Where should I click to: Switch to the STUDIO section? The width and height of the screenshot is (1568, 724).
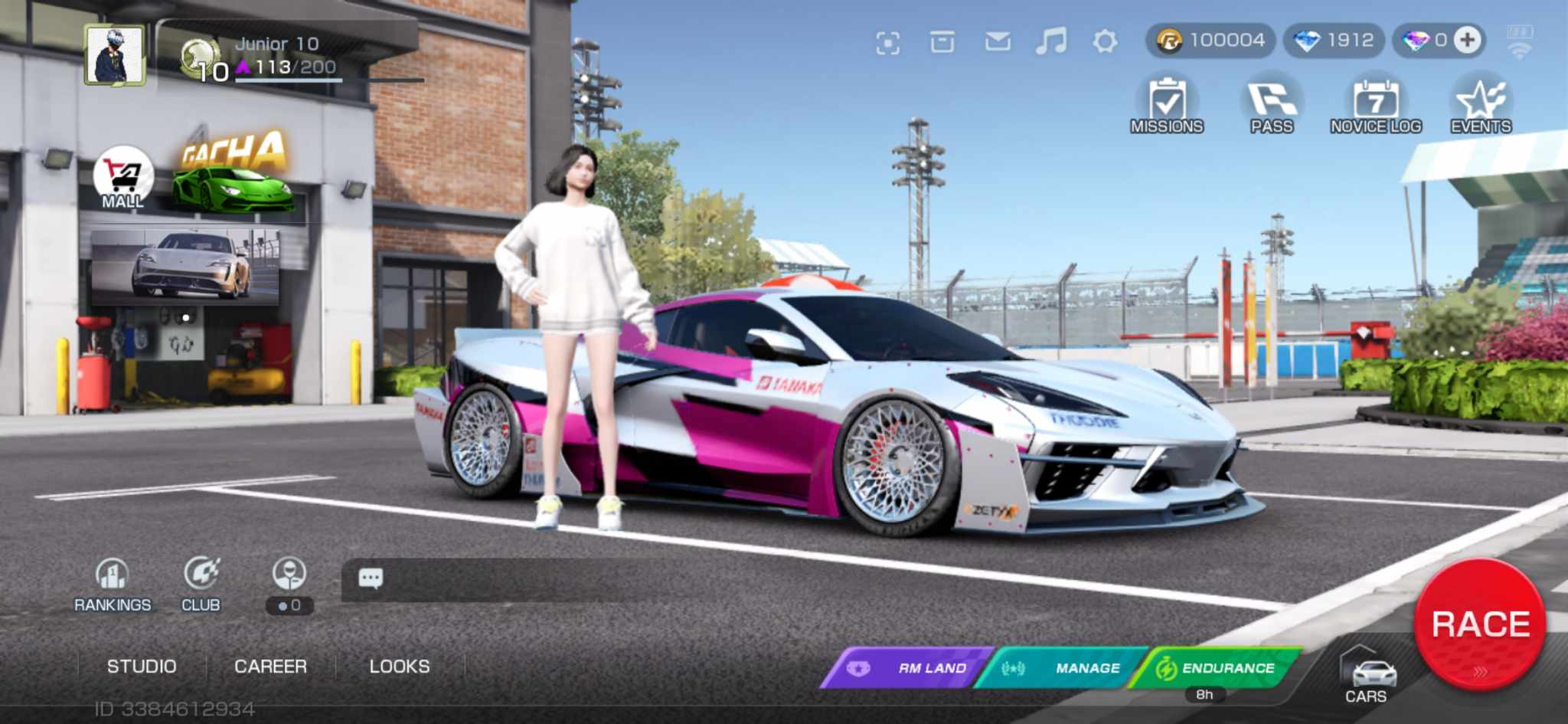tap(142, 667)
